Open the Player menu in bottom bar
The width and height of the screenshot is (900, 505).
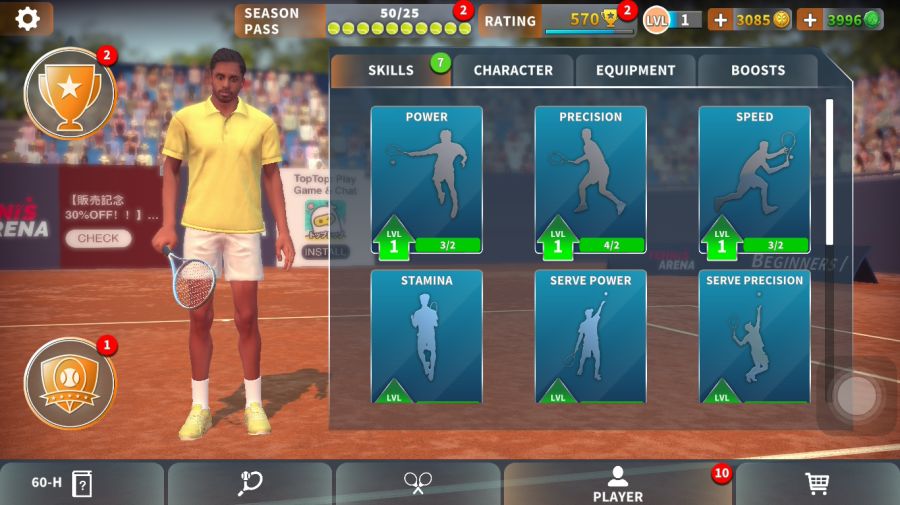point(618,484)
